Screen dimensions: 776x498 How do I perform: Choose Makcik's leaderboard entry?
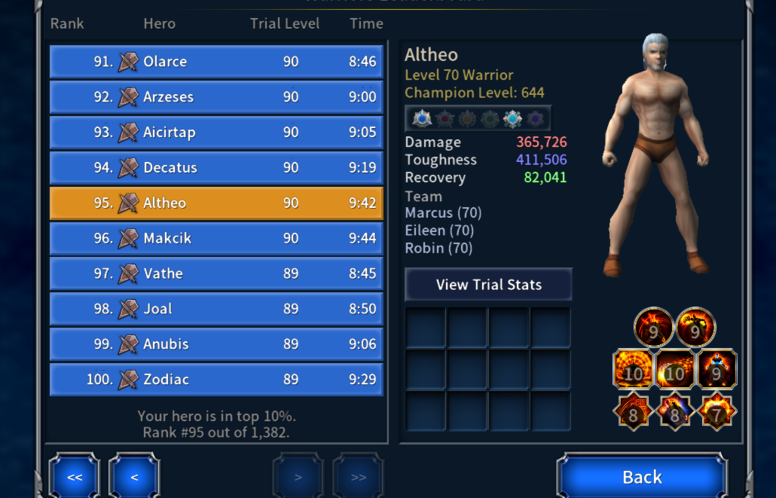click(216, 238)
